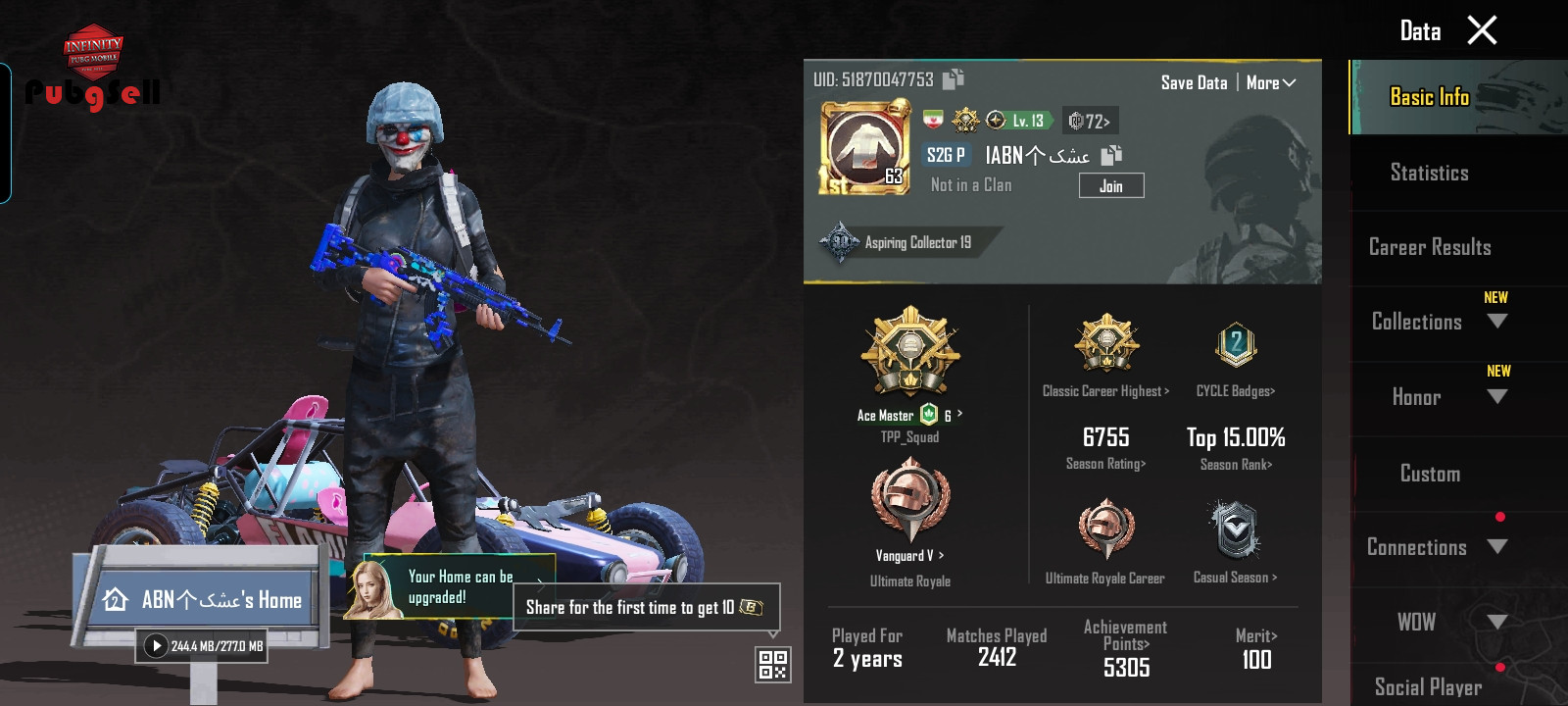Open Achievement Points details
The width and height of the screenshot is (1568, 706).
coord(1125,646)
